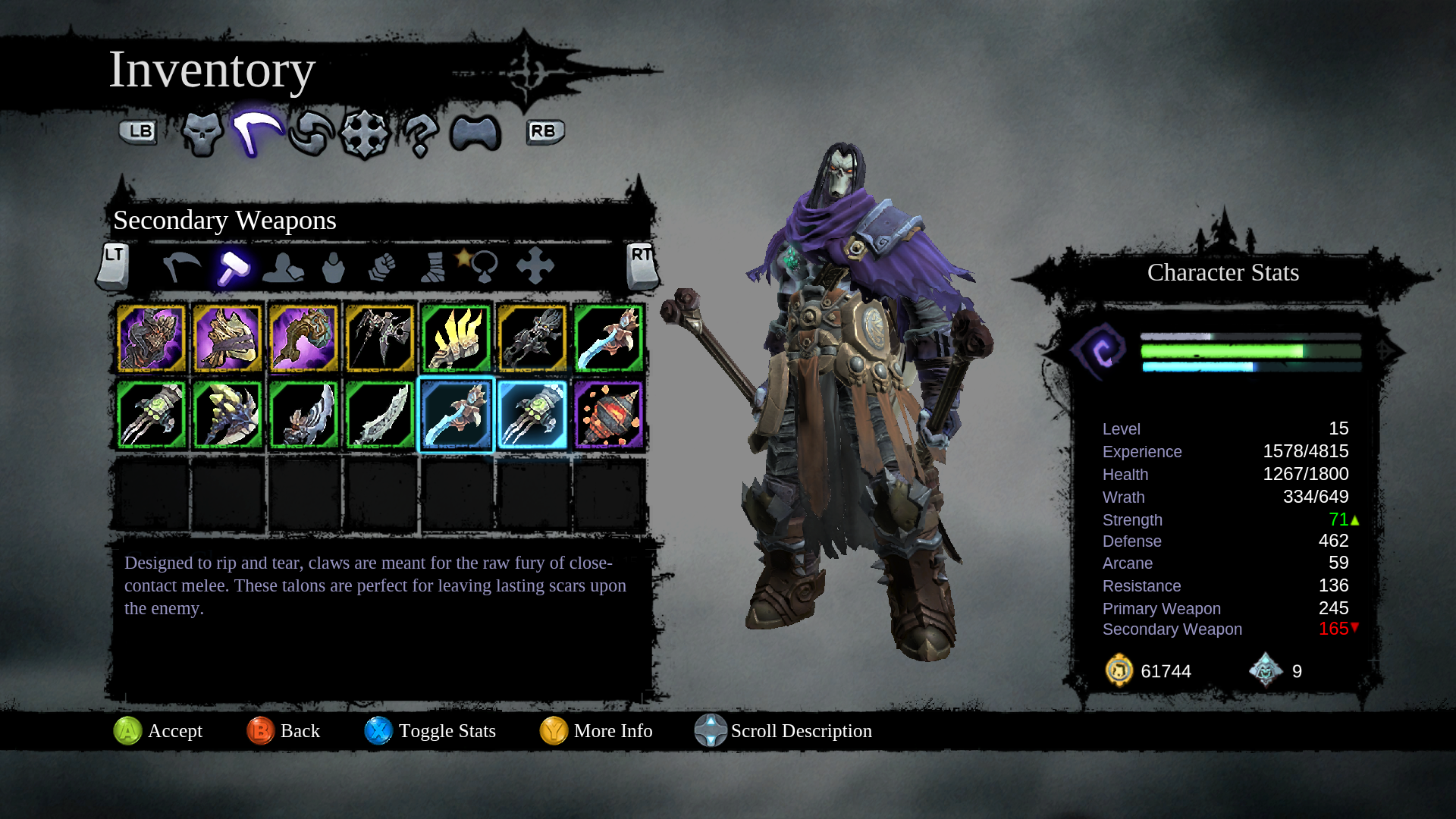The height and width of the screenshot is (819, 1456).
Task: Open the swirl skills tab
Action: pyautogui.click(x=311, y=133)
